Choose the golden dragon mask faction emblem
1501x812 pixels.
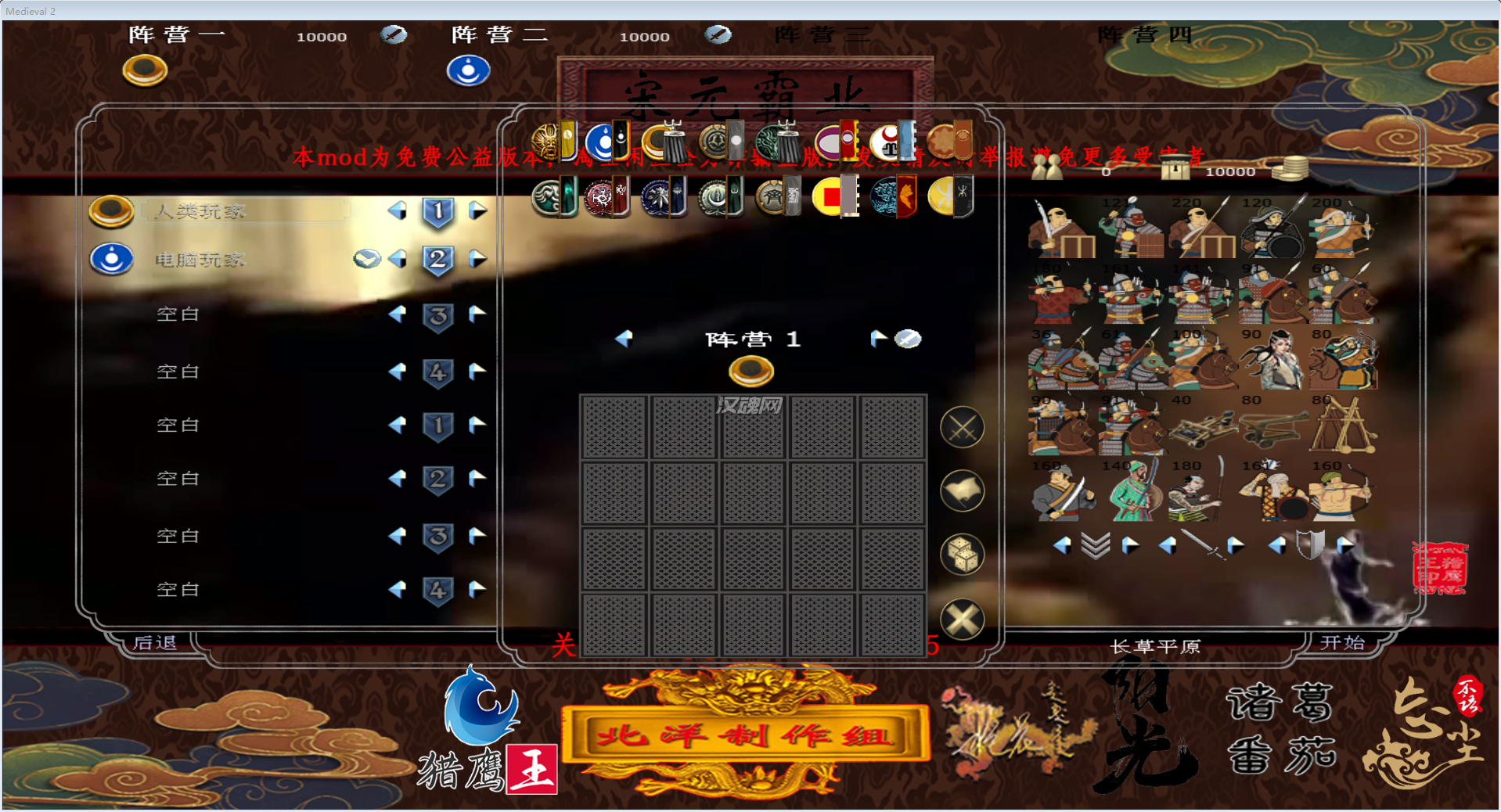547,142
